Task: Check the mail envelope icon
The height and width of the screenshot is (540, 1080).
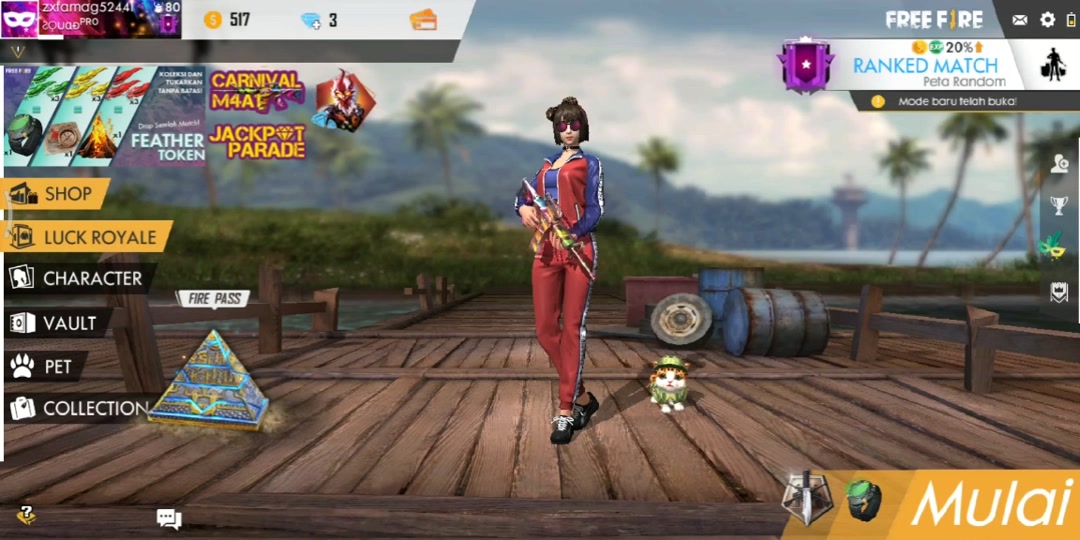Action: [1019, 20]
